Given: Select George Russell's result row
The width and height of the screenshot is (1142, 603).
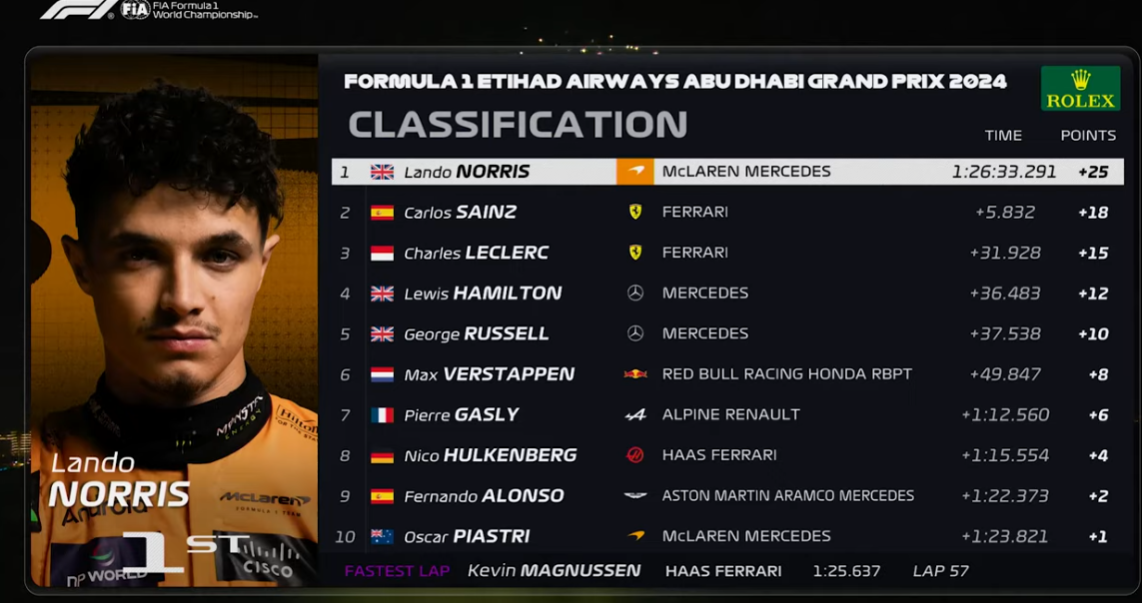Looking at the screenshot, I should pos(727,334).
